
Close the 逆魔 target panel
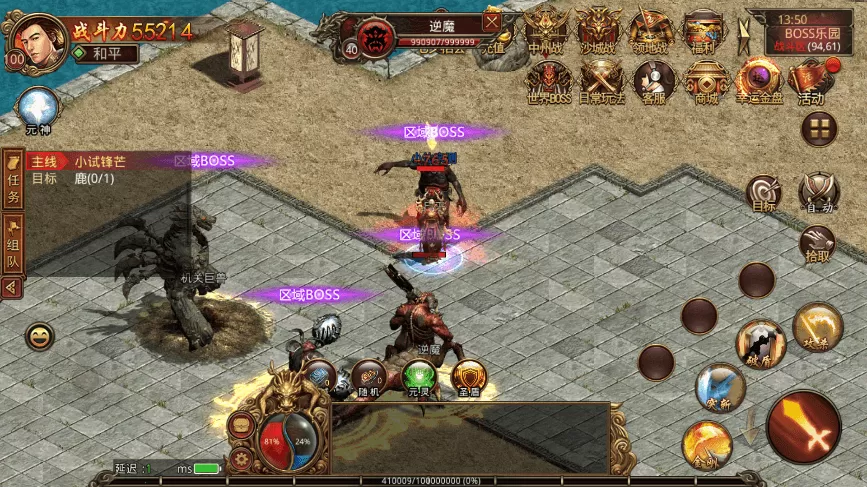click(x=492, y=21)
